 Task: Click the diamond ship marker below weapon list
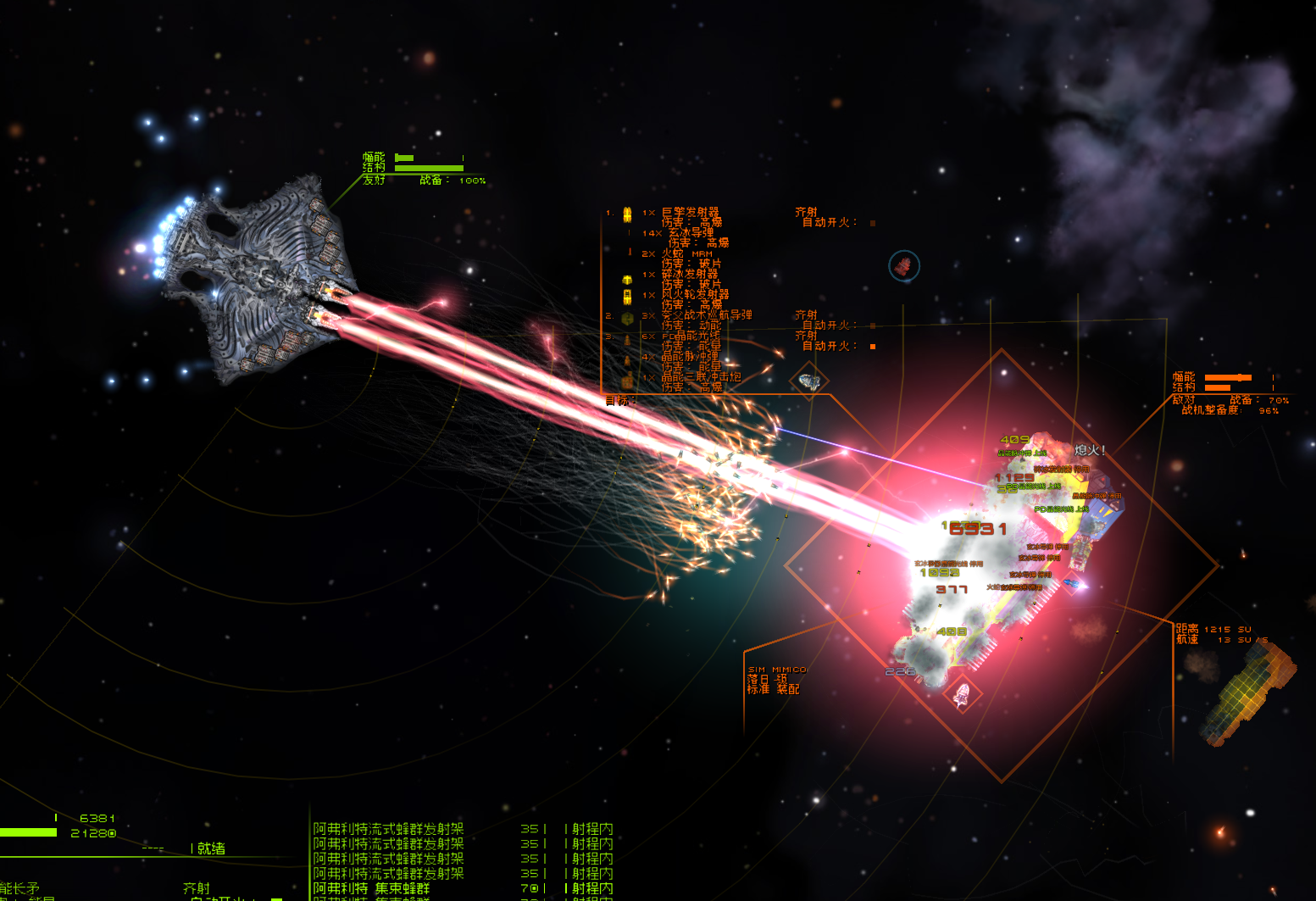pos(809,381)
